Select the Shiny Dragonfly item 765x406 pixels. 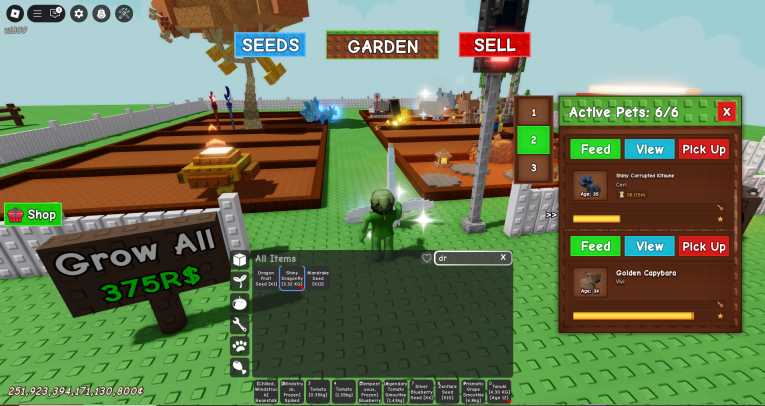point(292,279)
